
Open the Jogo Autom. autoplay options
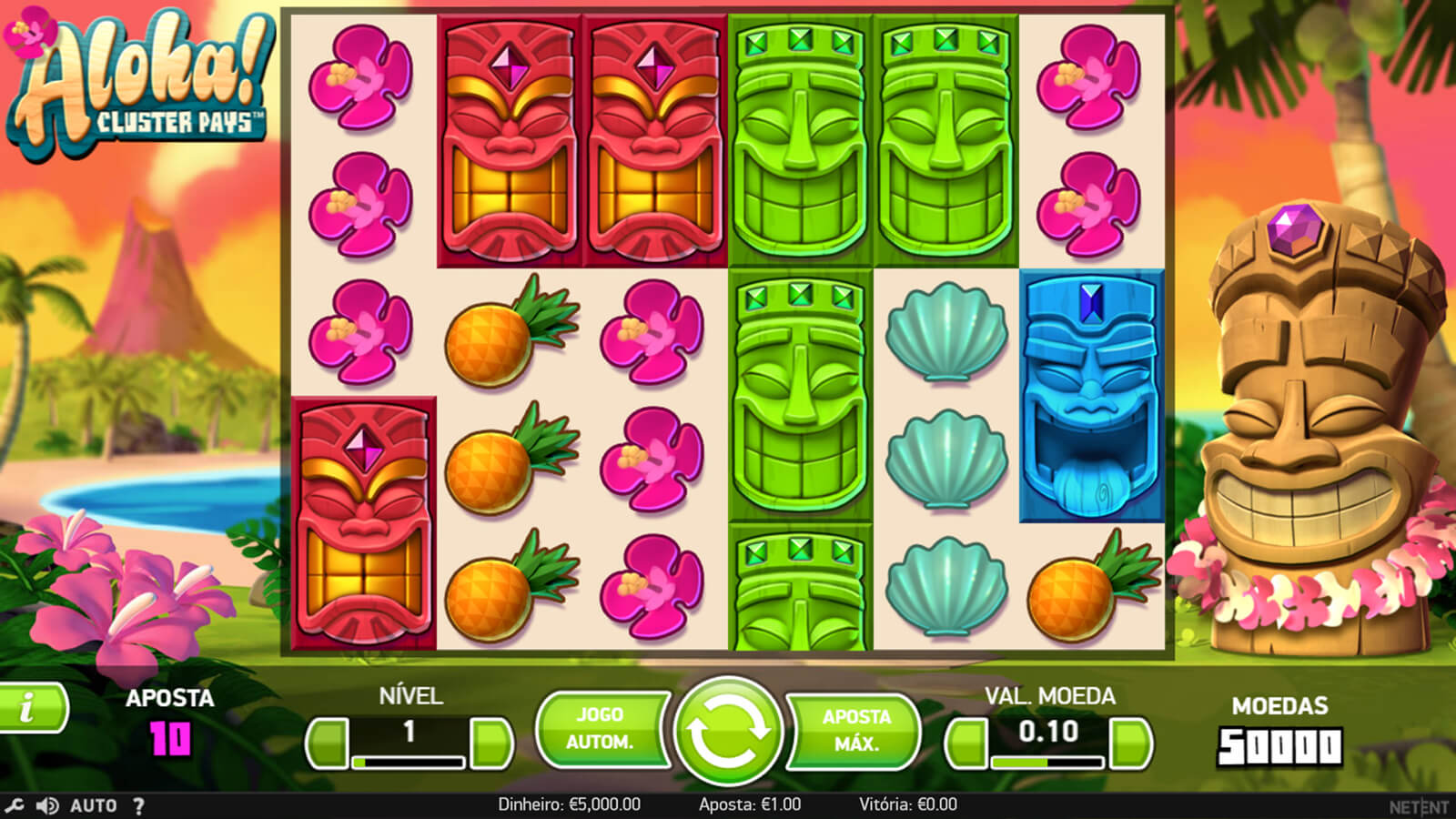pyautogui.click(x=601, y=728)
